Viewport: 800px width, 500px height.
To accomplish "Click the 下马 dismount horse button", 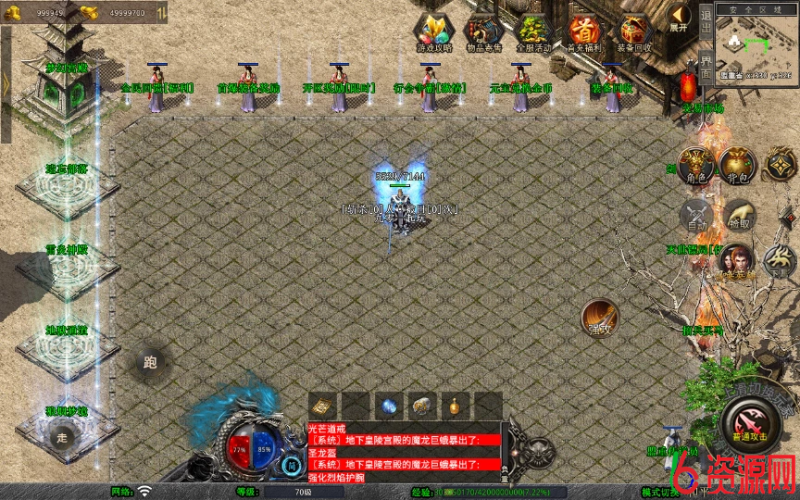I will (780, 262).
